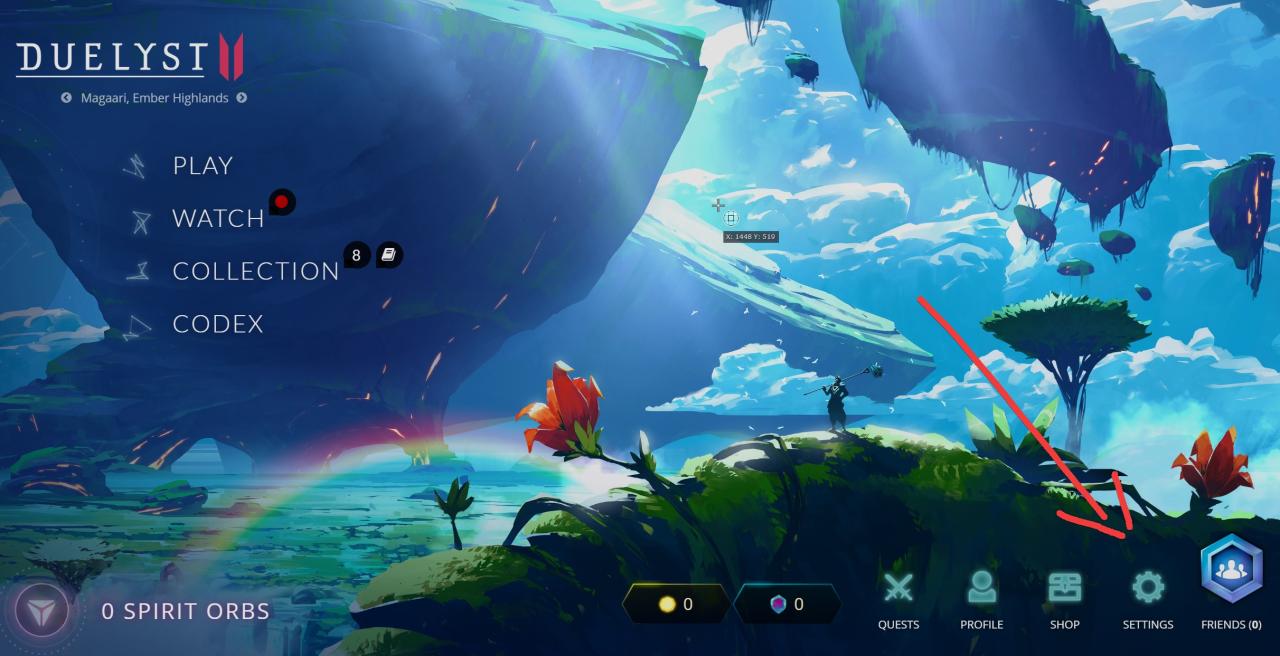Click the red live badge beside Watch
Viewport: 1280px width, 656px height.
[282, 203]
